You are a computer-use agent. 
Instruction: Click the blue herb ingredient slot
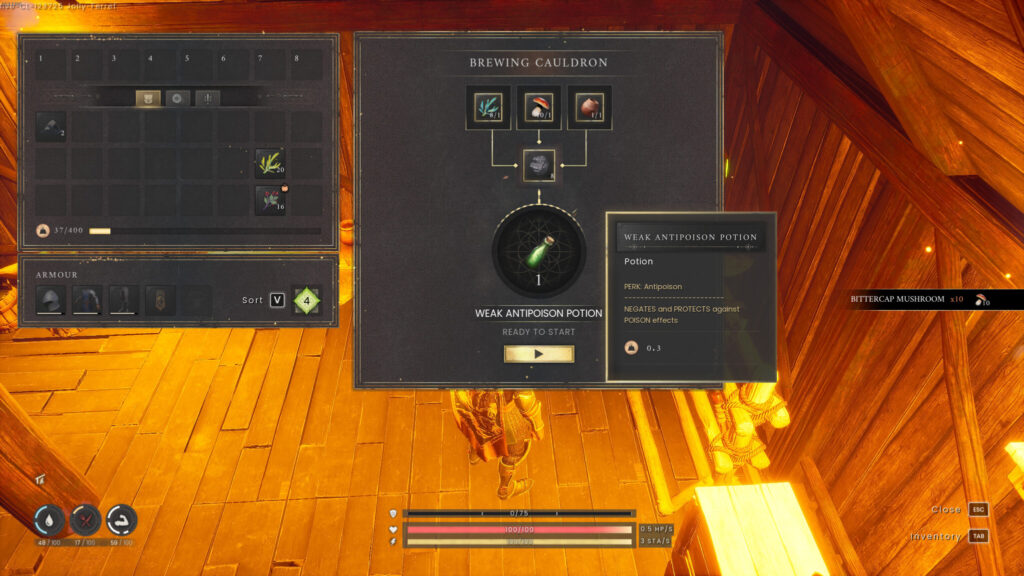click(x=489, y=108)
